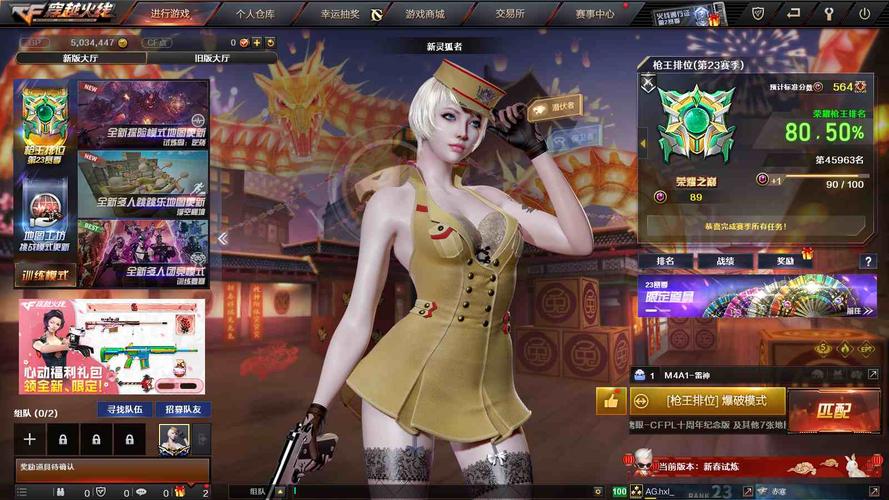Open the 游戏商城 game shop
The width and height of the screenshot is (889, 500).
pyautogui.click(x=425, y=14)
